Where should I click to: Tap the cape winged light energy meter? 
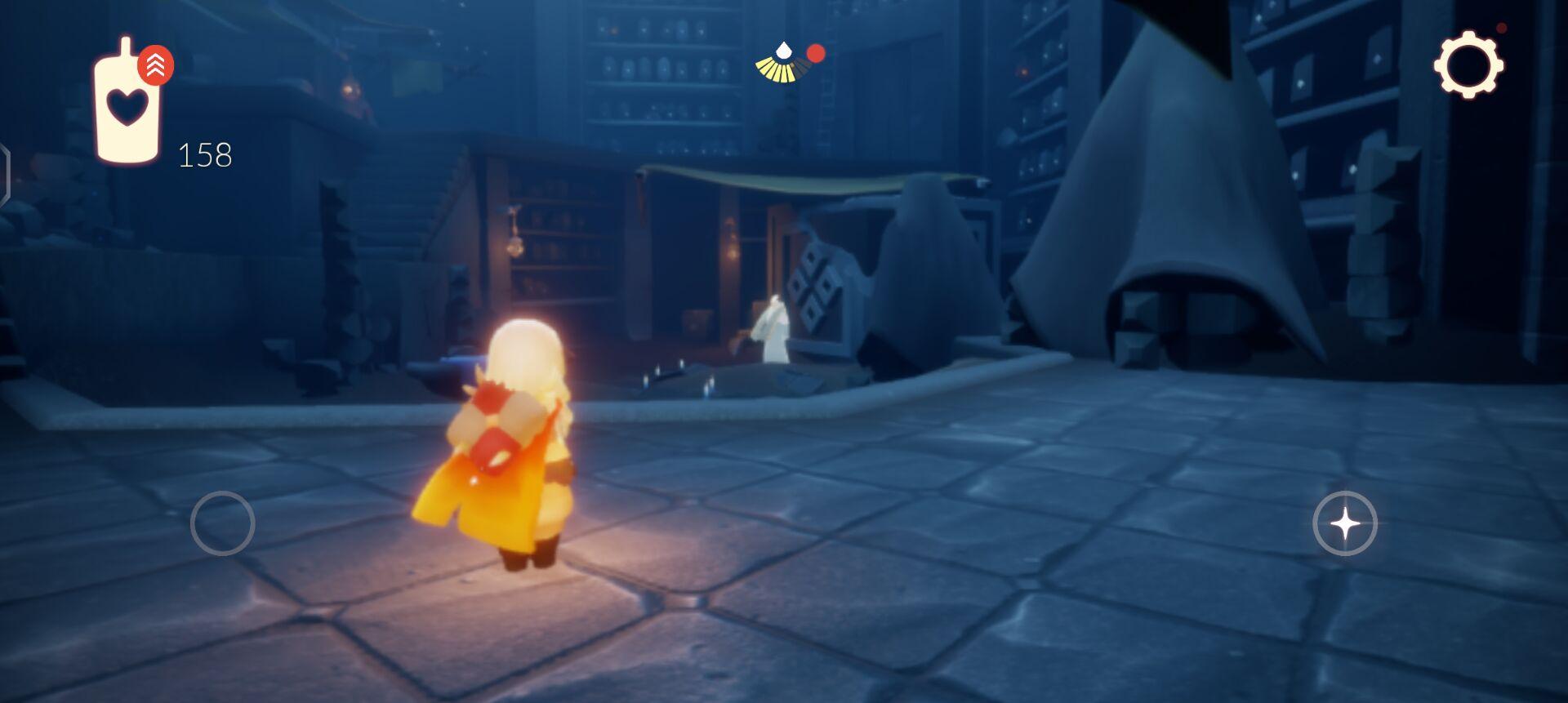pos(783,65)
